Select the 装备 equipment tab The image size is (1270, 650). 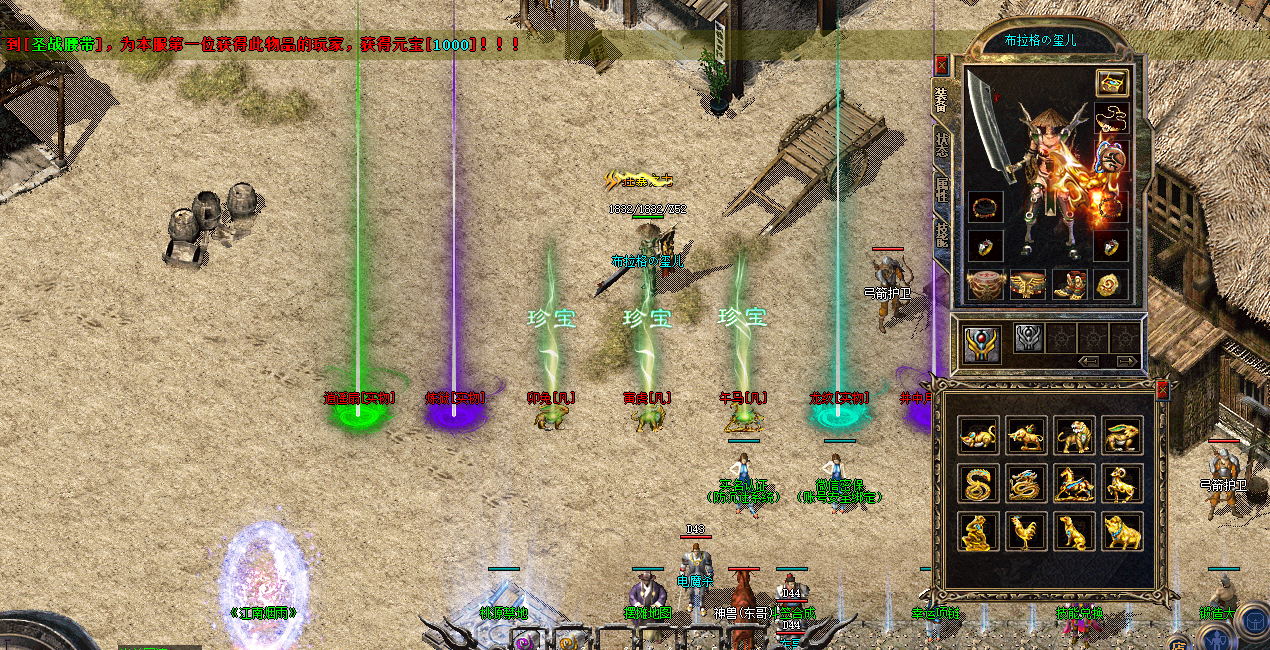pos(942,98)
